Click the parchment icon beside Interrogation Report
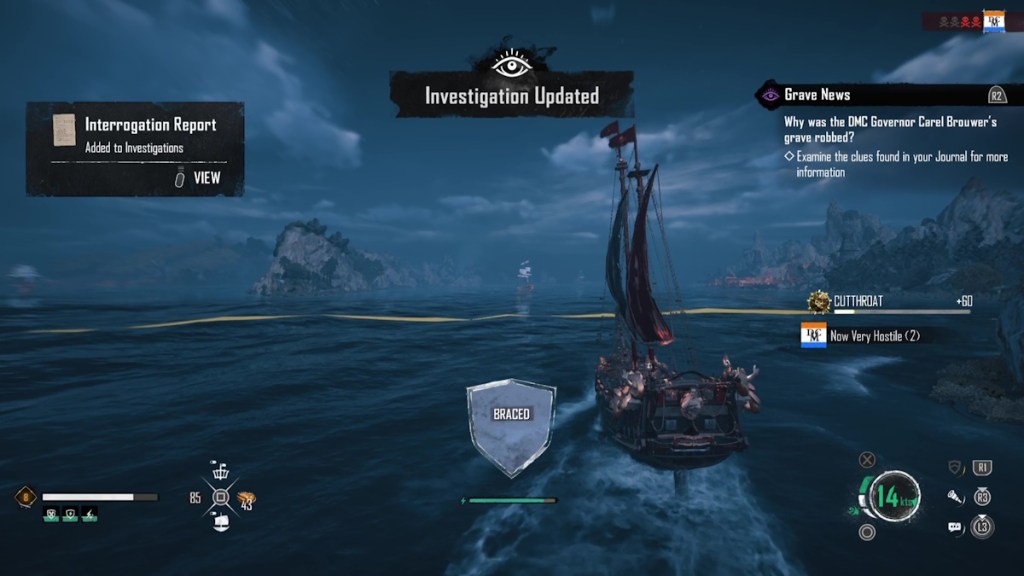This screenshot has height=576, width=1024. (x=64, y=130)
